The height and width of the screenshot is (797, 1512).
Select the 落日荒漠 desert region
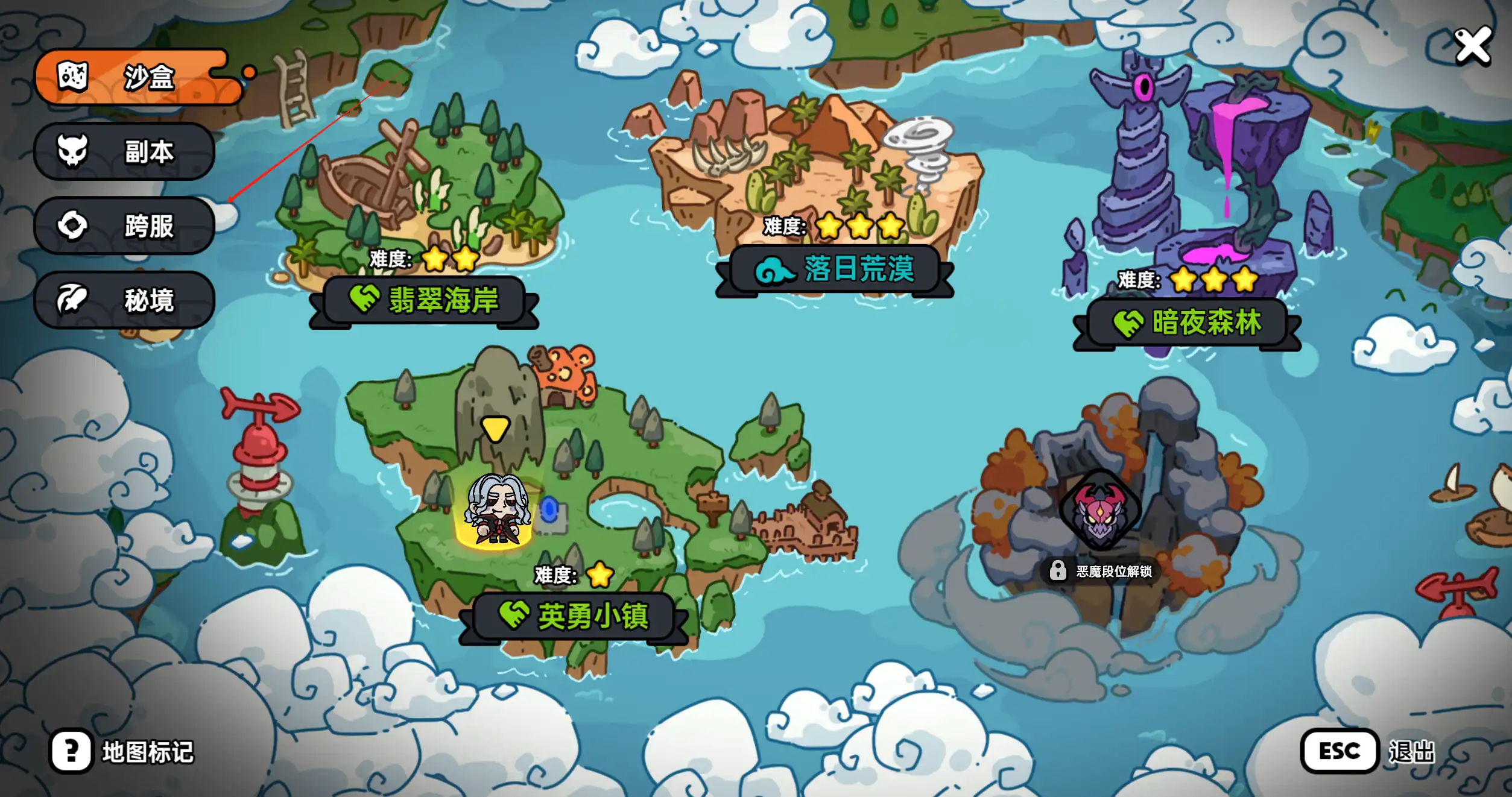(834, 269)
